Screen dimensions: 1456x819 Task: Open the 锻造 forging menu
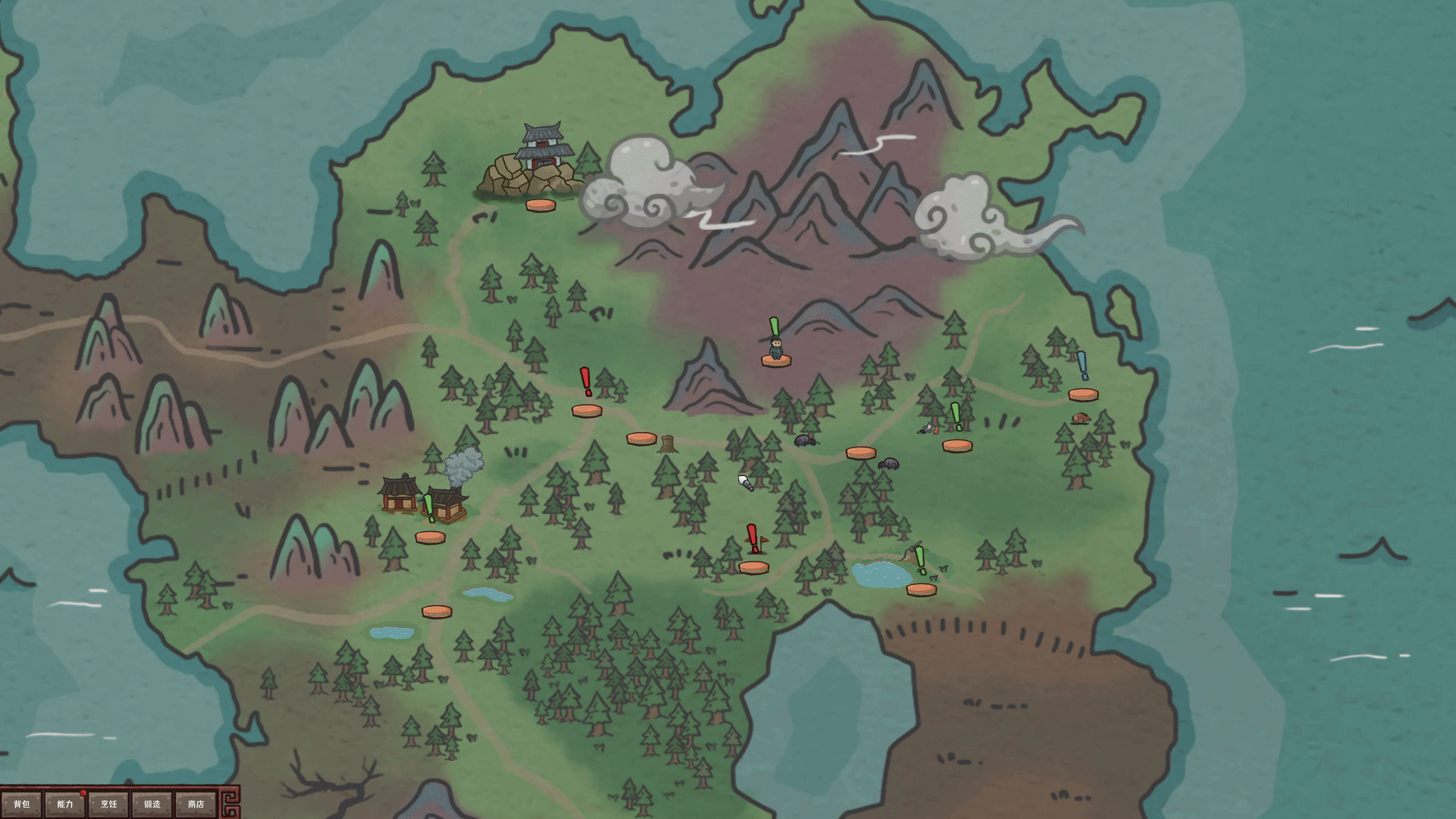pyautogui.click(x=152, y=804)
